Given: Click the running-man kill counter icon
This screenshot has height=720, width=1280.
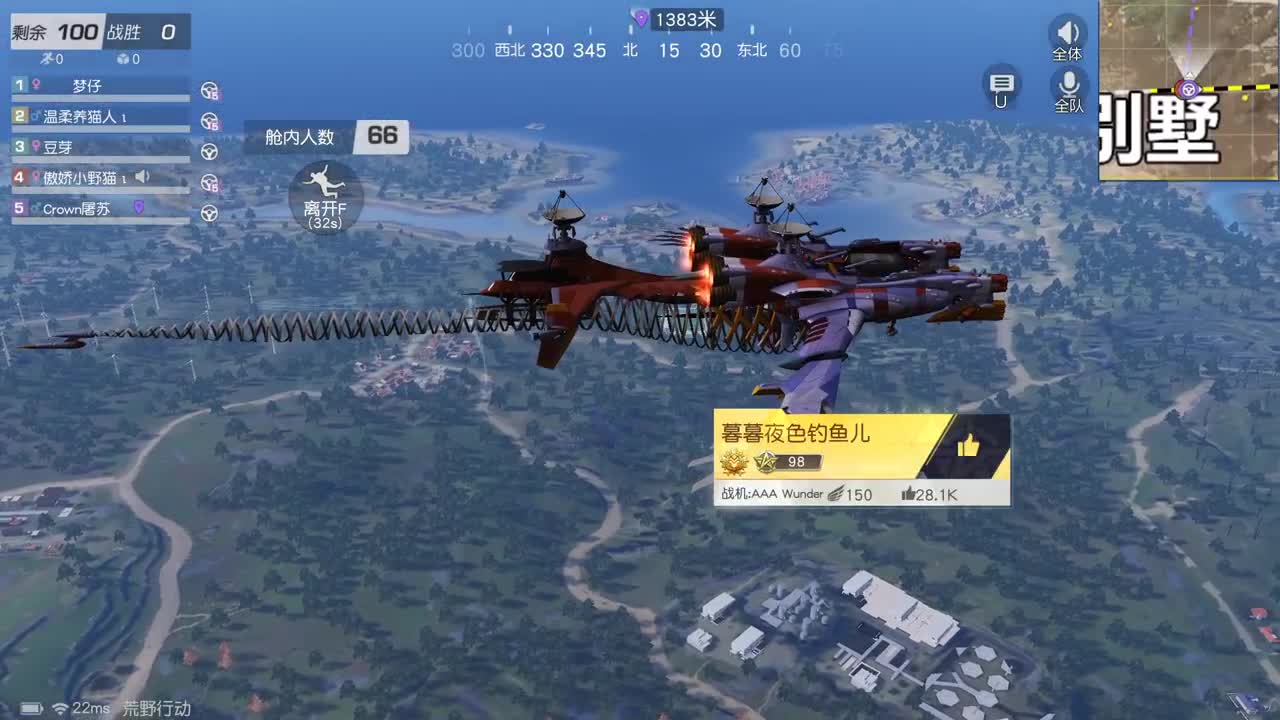Looking at the screenshot, I should click(x=48, y=58).
